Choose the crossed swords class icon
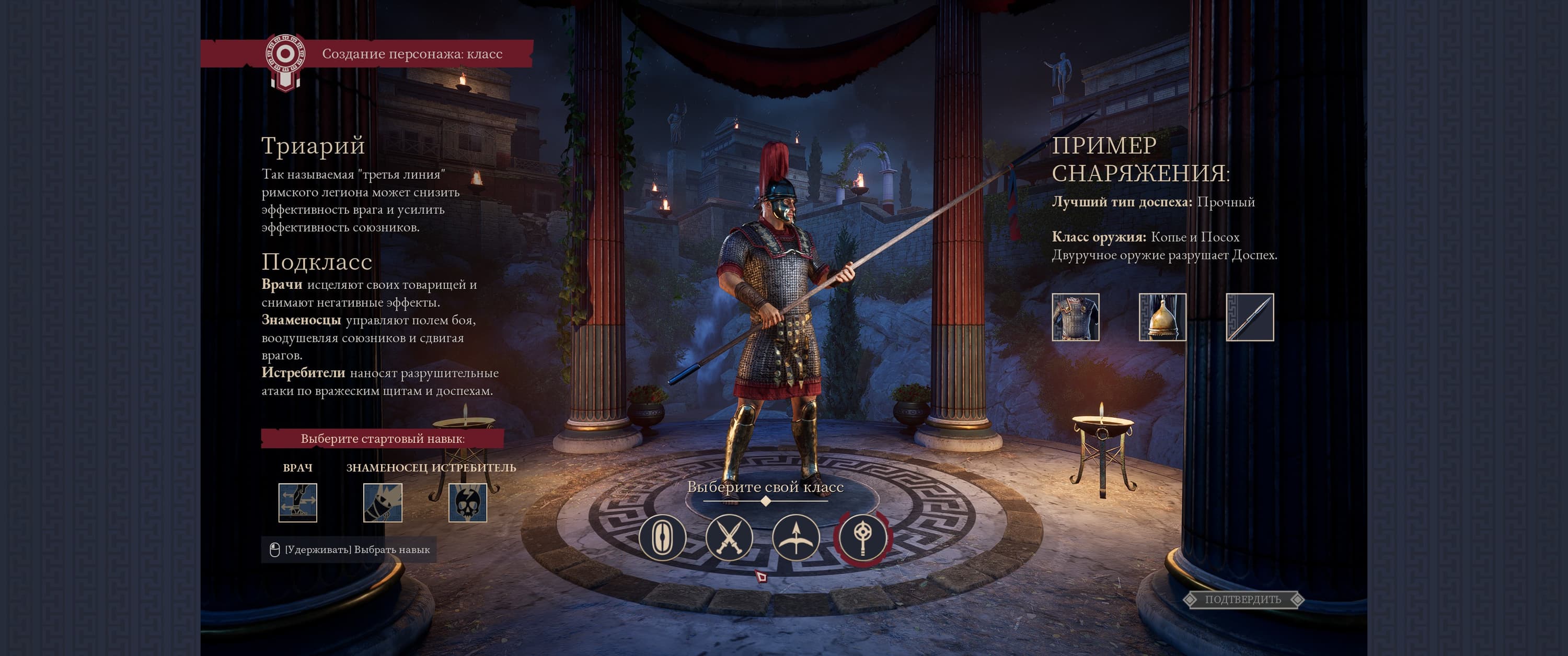1568x656 pixels. (x=729, y=537)
